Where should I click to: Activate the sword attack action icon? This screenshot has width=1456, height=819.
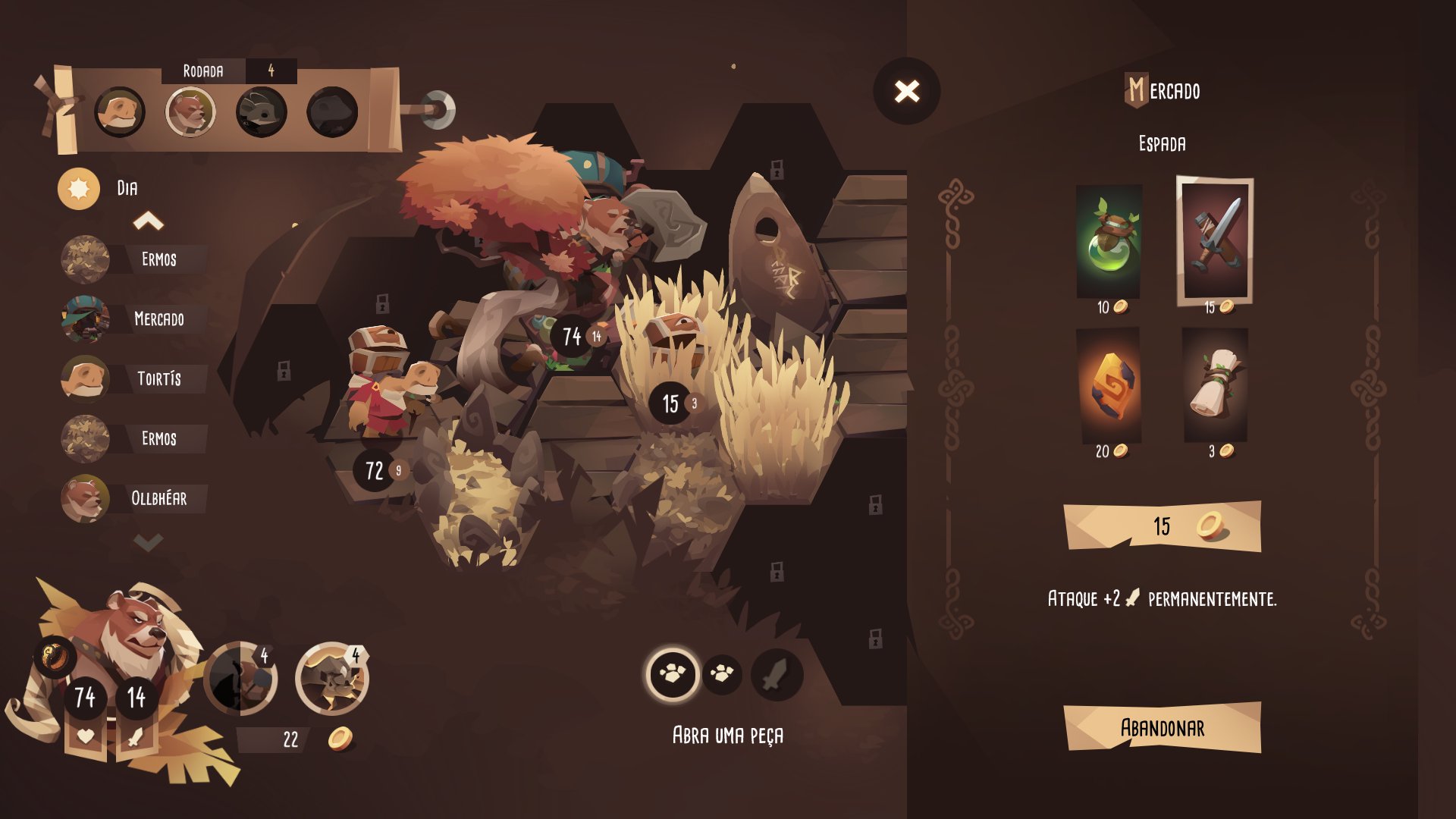[x=776, y=674]
